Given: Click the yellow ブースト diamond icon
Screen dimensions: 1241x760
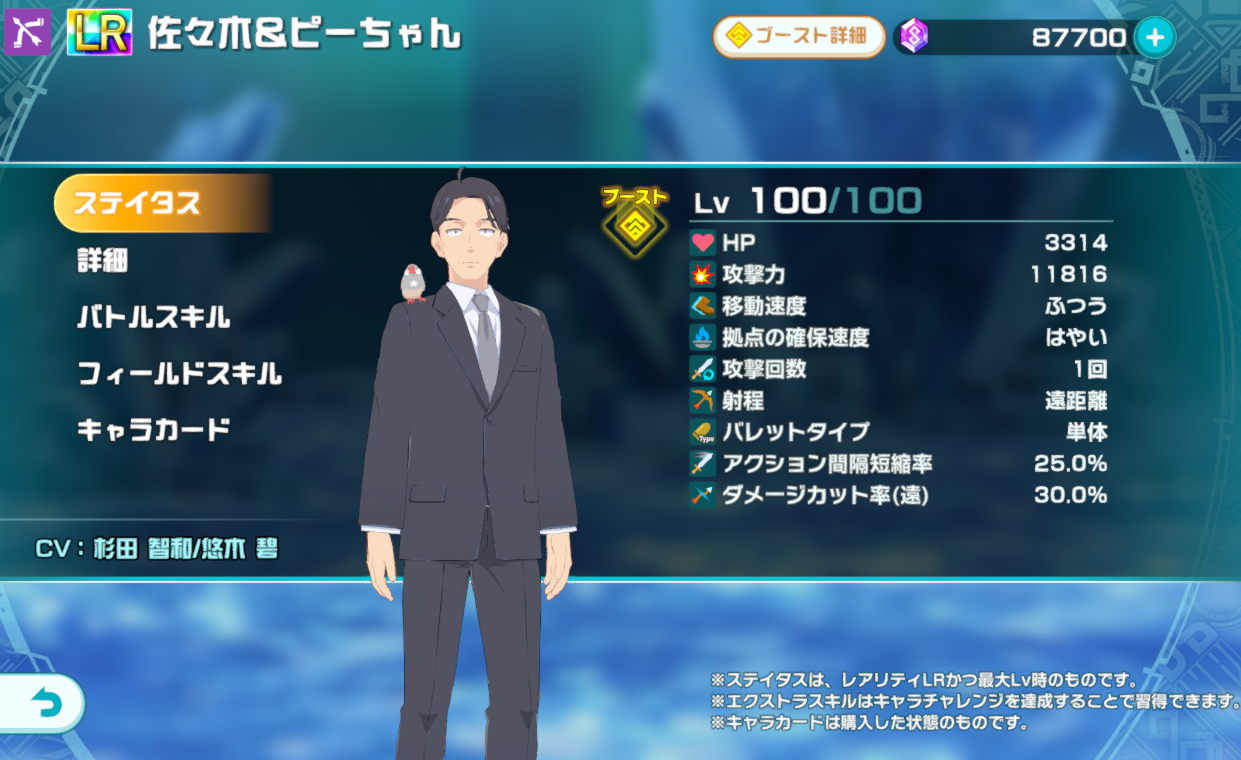Looking at the screenshot, I should pyautogui.click(x=634, y=225).
